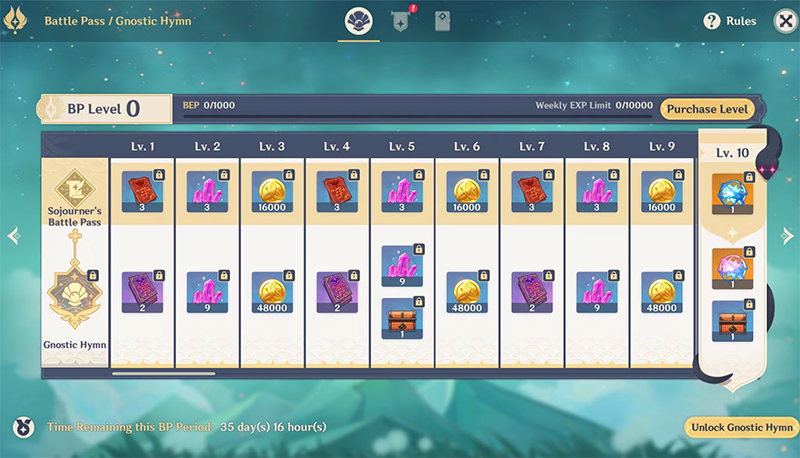This screenshot has height=458, width=800.
Task: Select the Lv. 8 Gnostic pink crystal reward
Action: (597, 293)
